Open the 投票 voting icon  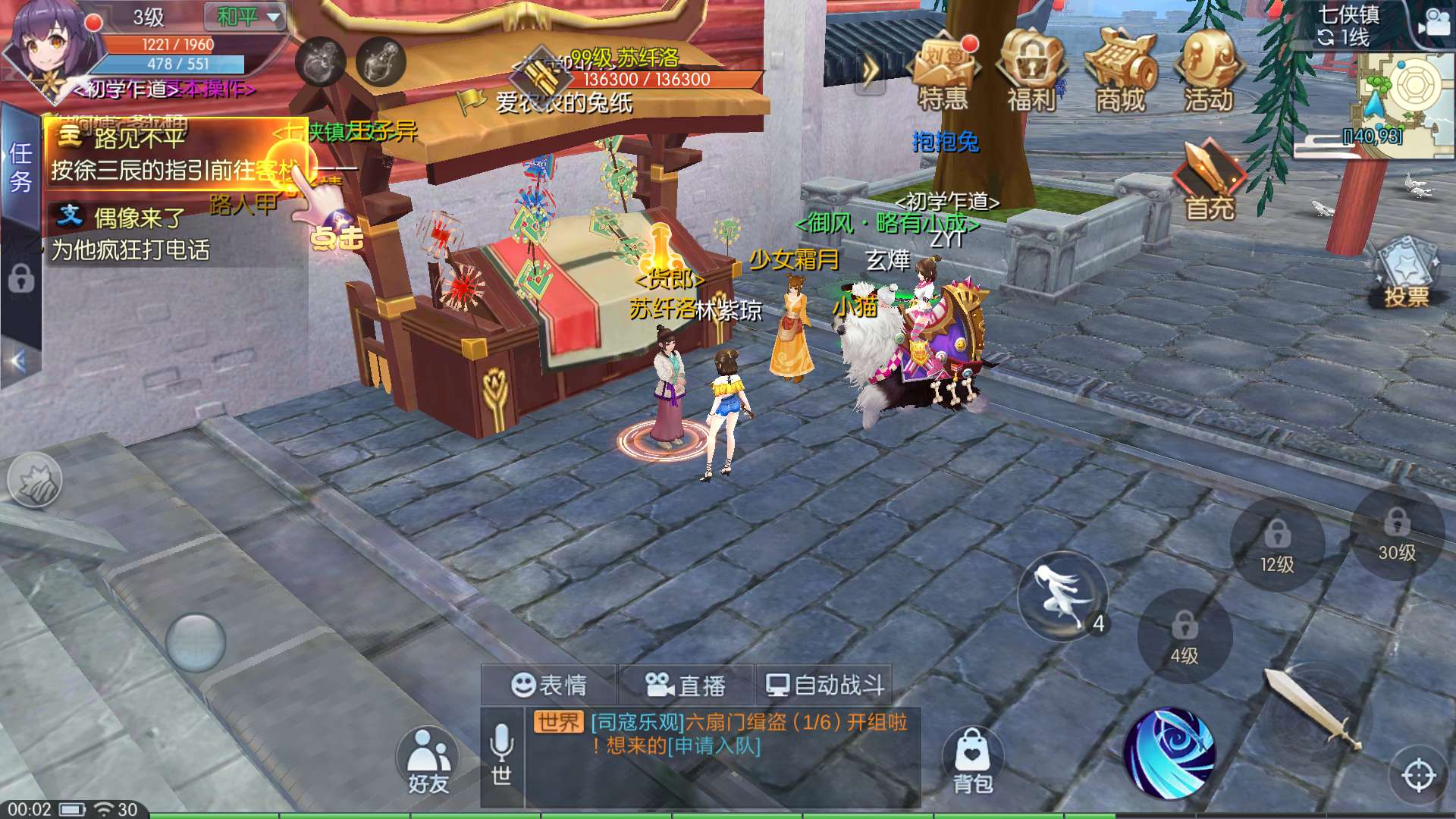click(1407, 273)
